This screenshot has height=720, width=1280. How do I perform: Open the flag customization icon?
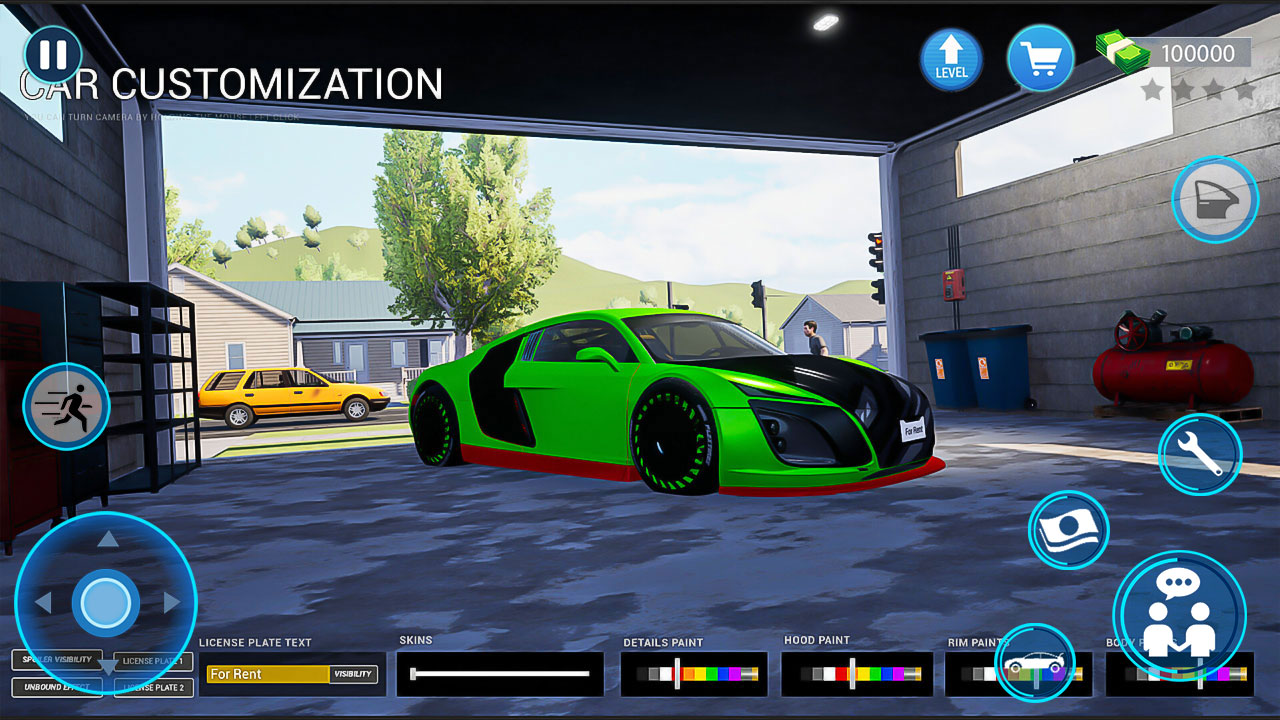click(1068, 530)
